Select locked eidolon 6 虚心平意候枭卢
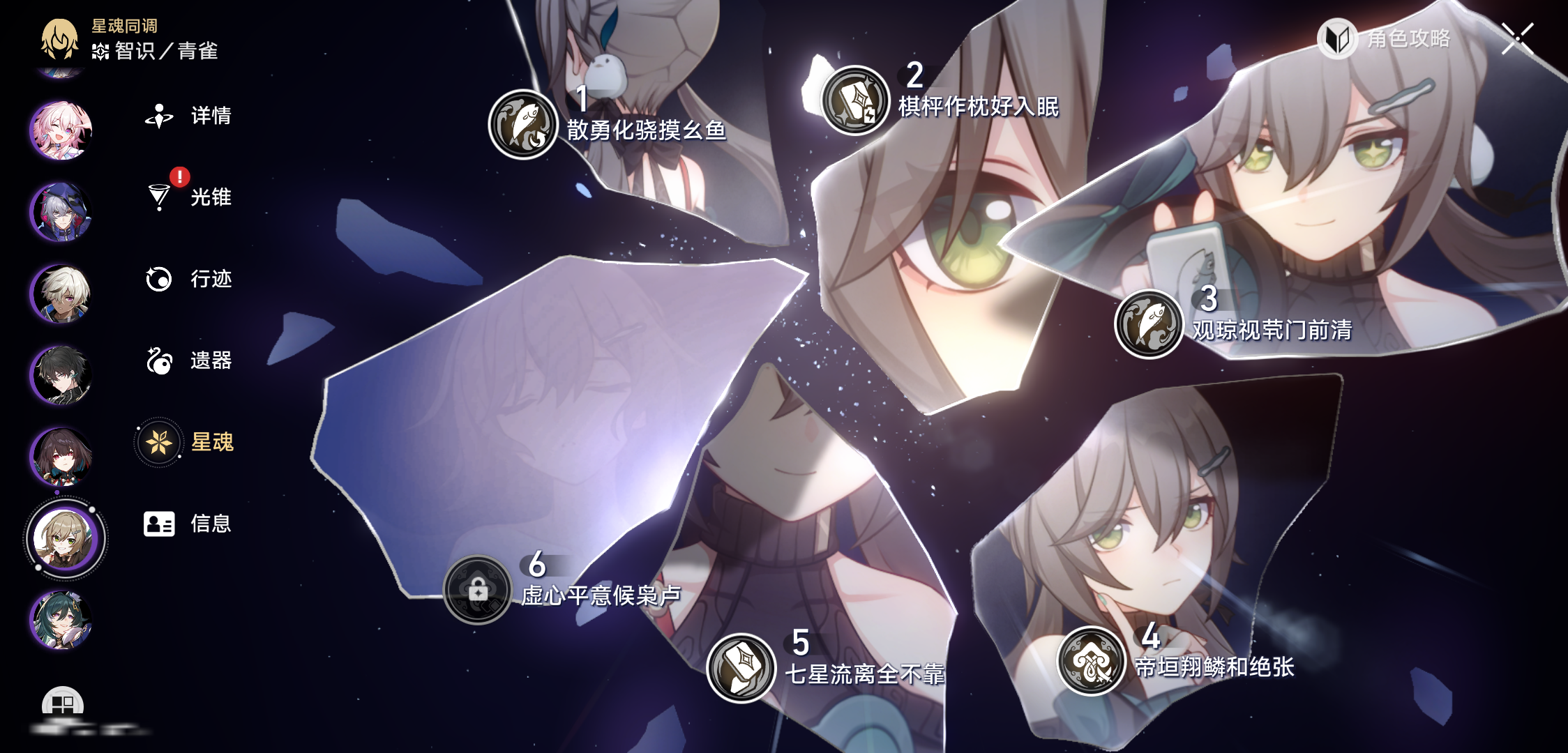This screenshot has width=1568, height=753. click(478, 590)
